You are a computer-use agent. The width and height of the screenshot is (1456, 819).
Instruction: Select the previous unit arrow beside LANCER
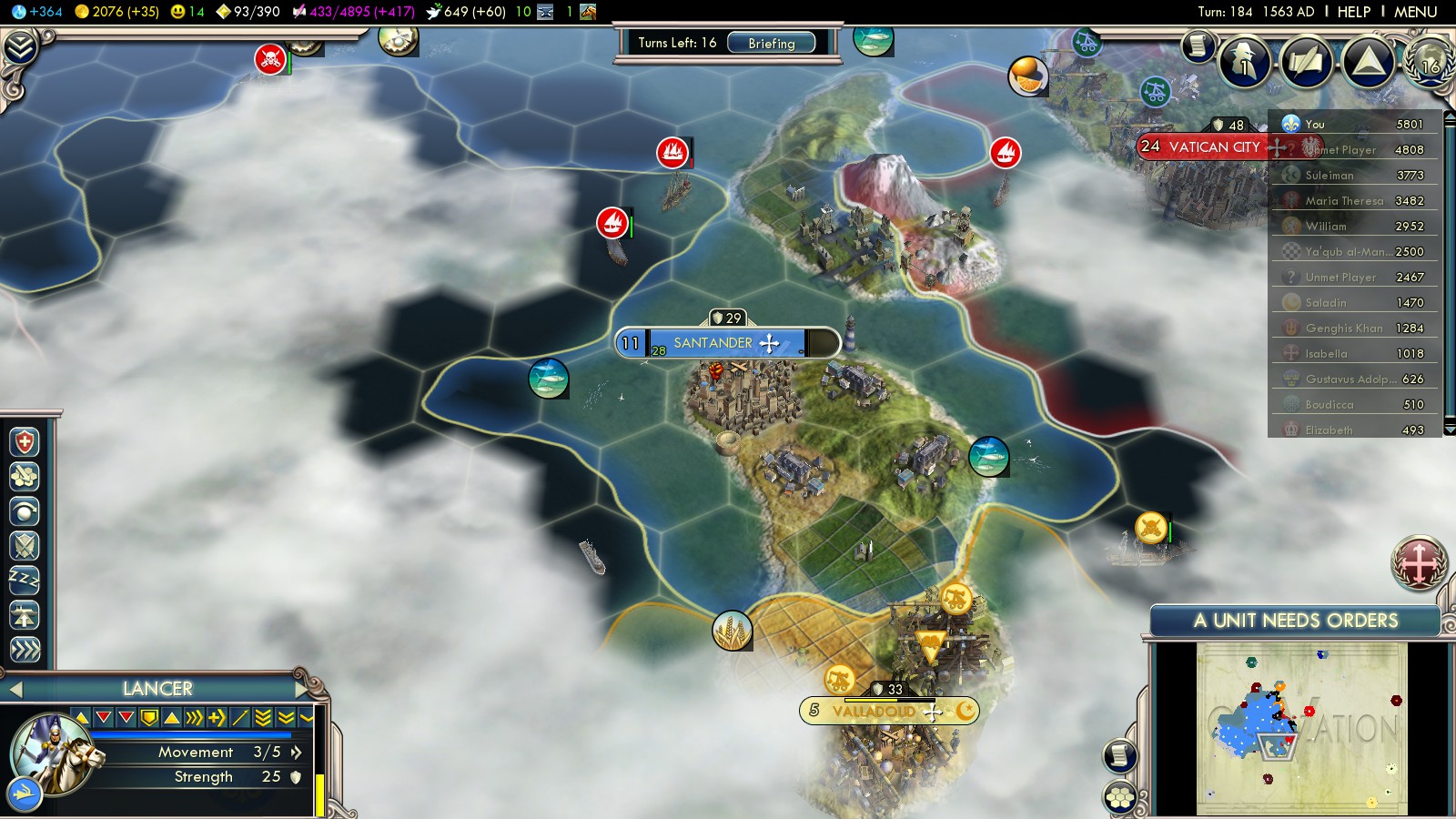point(15,689)
